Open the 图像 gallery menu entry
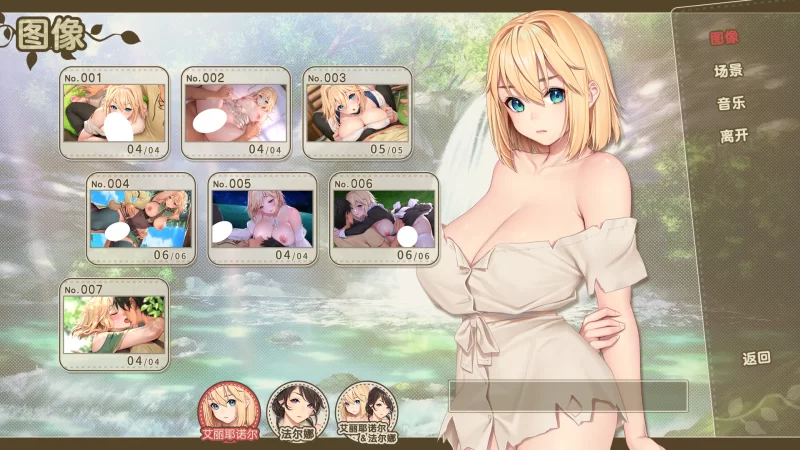The height and width of the screenshot is (450, 800). [x=723, y=39]
